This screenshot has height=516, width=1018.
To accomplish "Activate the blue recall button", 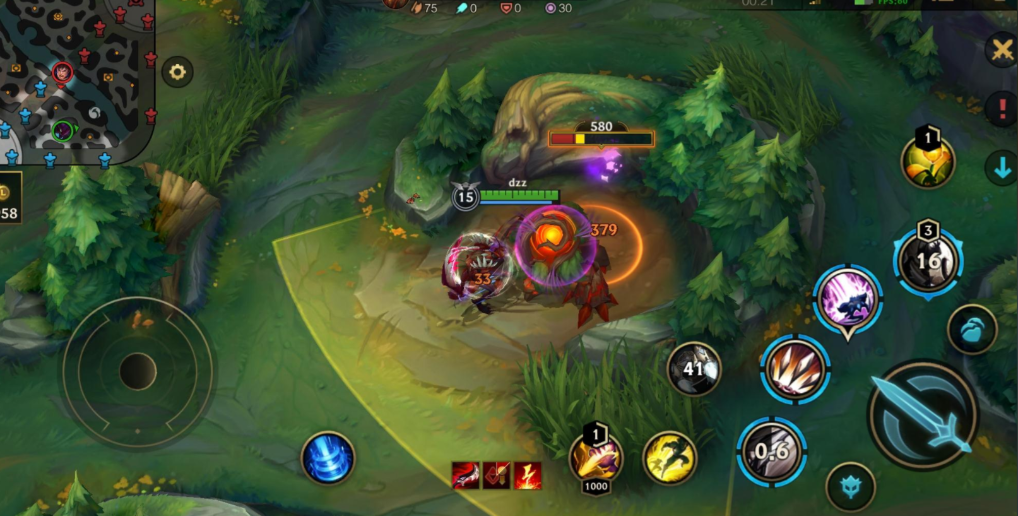I will 328,459.
